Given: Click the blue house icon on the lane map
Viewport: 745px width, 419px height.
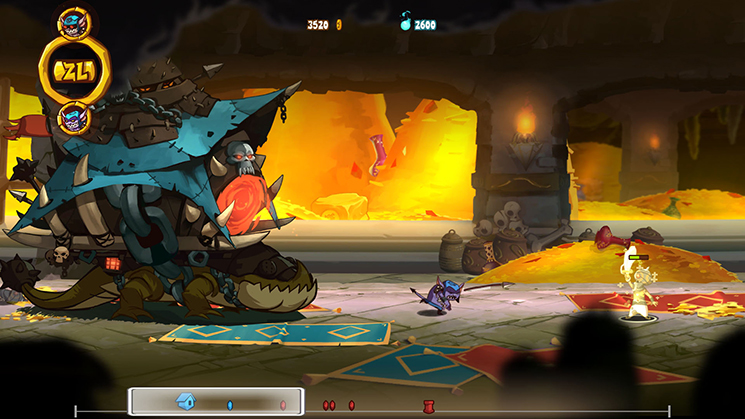Looking at the screenshot, I should 185,402.
